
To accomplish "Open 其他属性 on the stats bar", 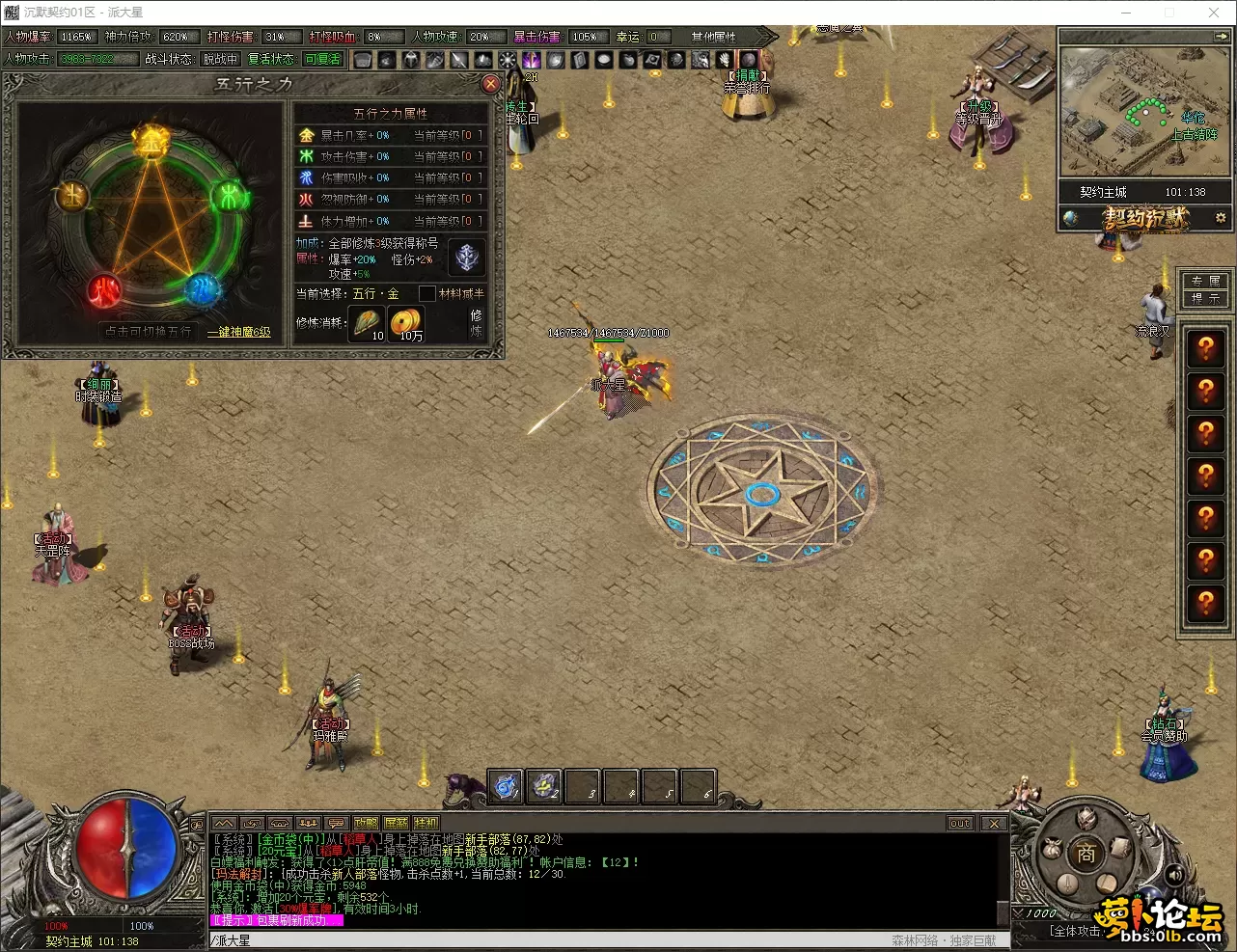I will pyautogui.click(x=713, y=37).
